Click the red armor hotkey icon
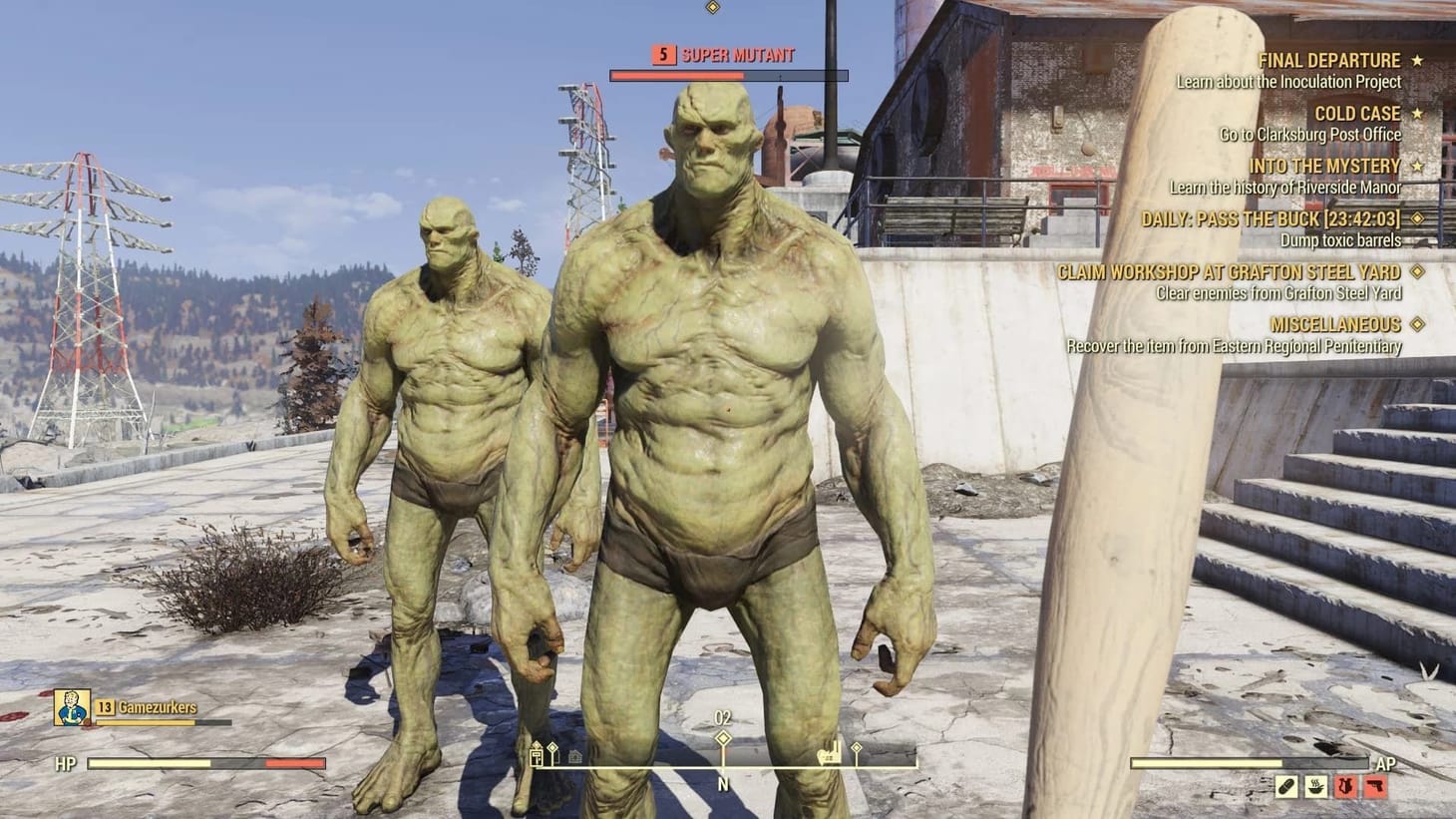Screen dimensions: 1456x819 [1345, 786]
